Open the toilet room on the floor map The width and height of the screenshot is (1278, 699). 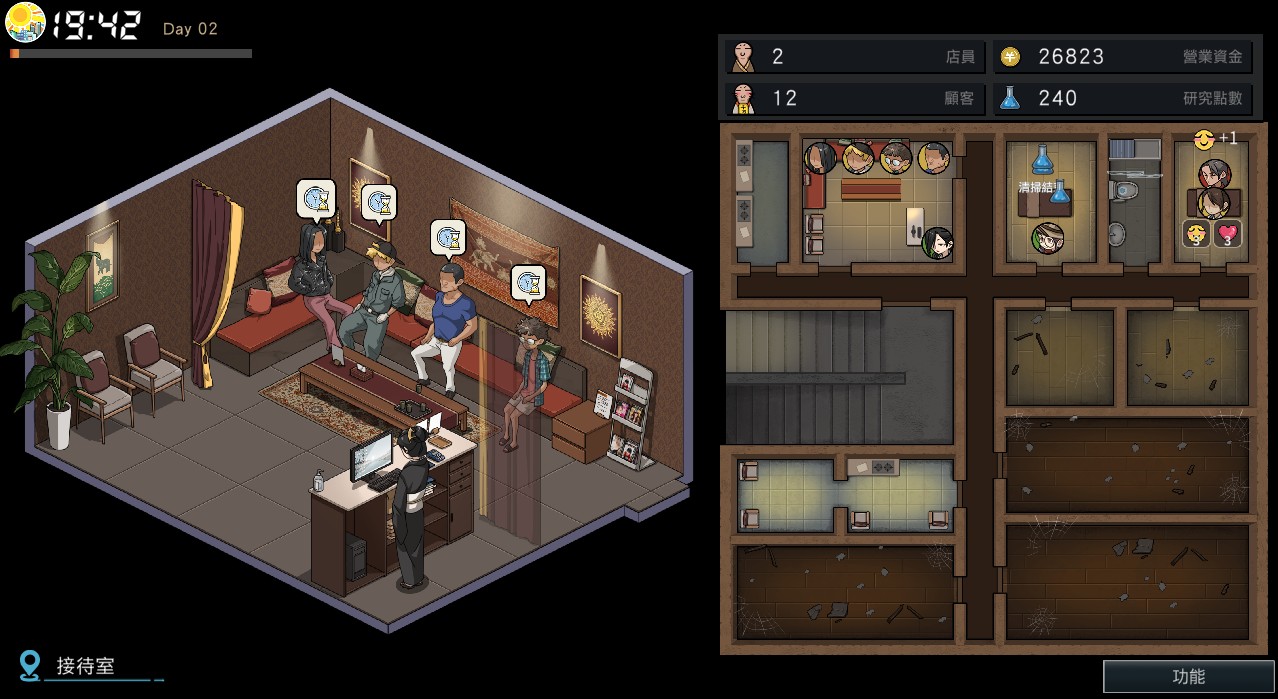[1134, 205]
